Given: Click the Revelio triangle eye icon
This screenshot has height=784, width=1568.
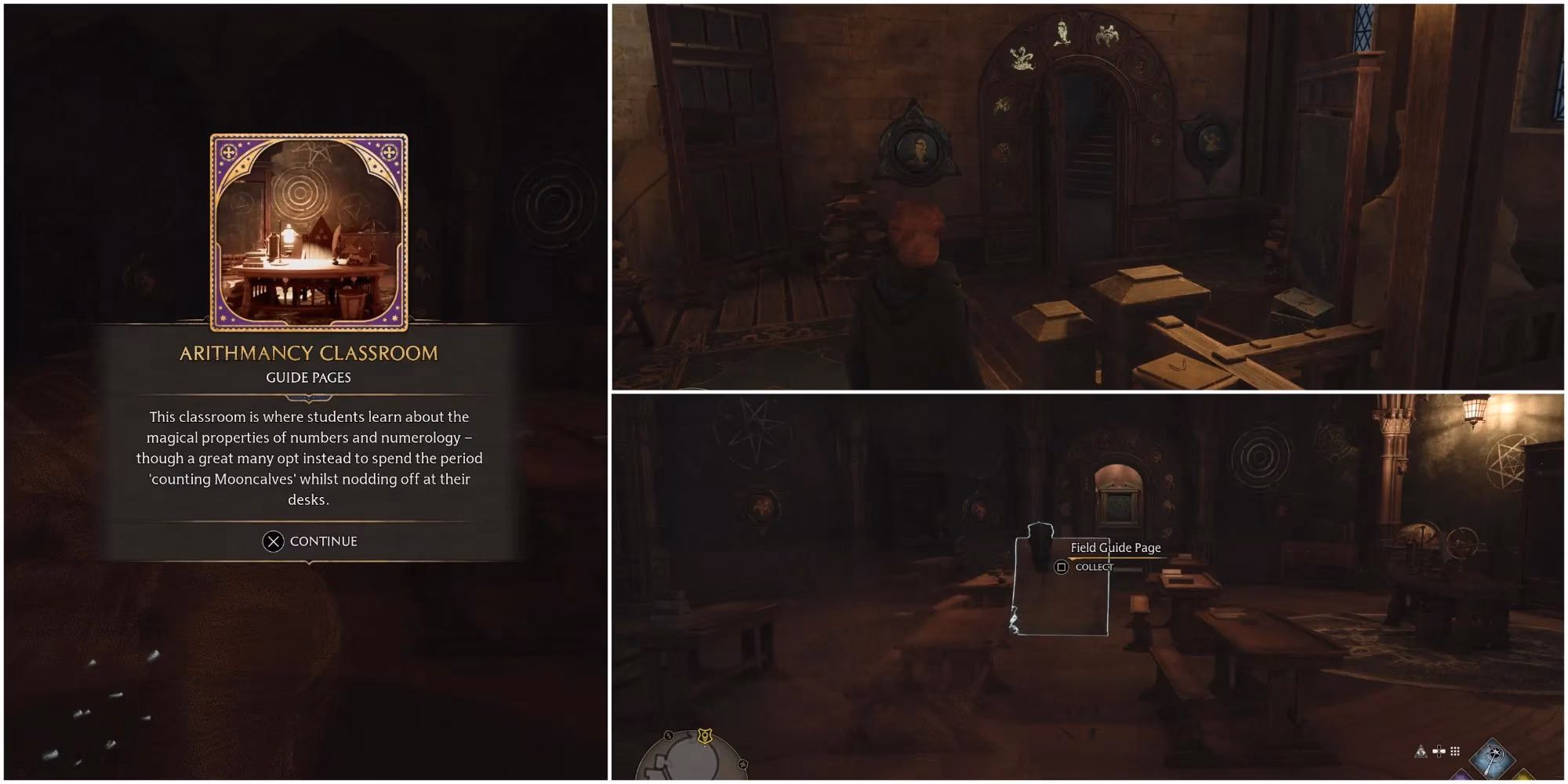Looking at the screenshot, I should coord(1420,752).
